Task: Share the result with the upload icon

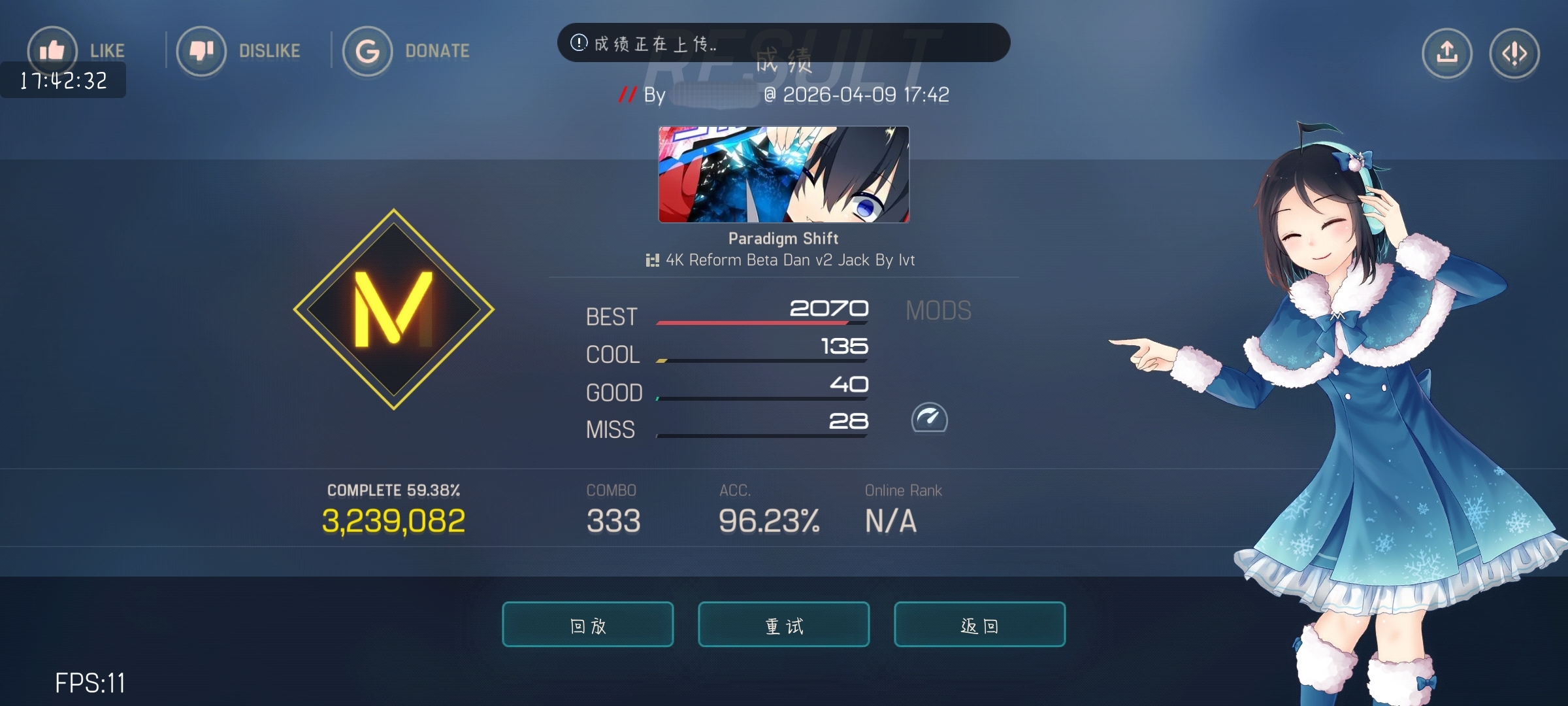Action: click(x=1446, y=53)
